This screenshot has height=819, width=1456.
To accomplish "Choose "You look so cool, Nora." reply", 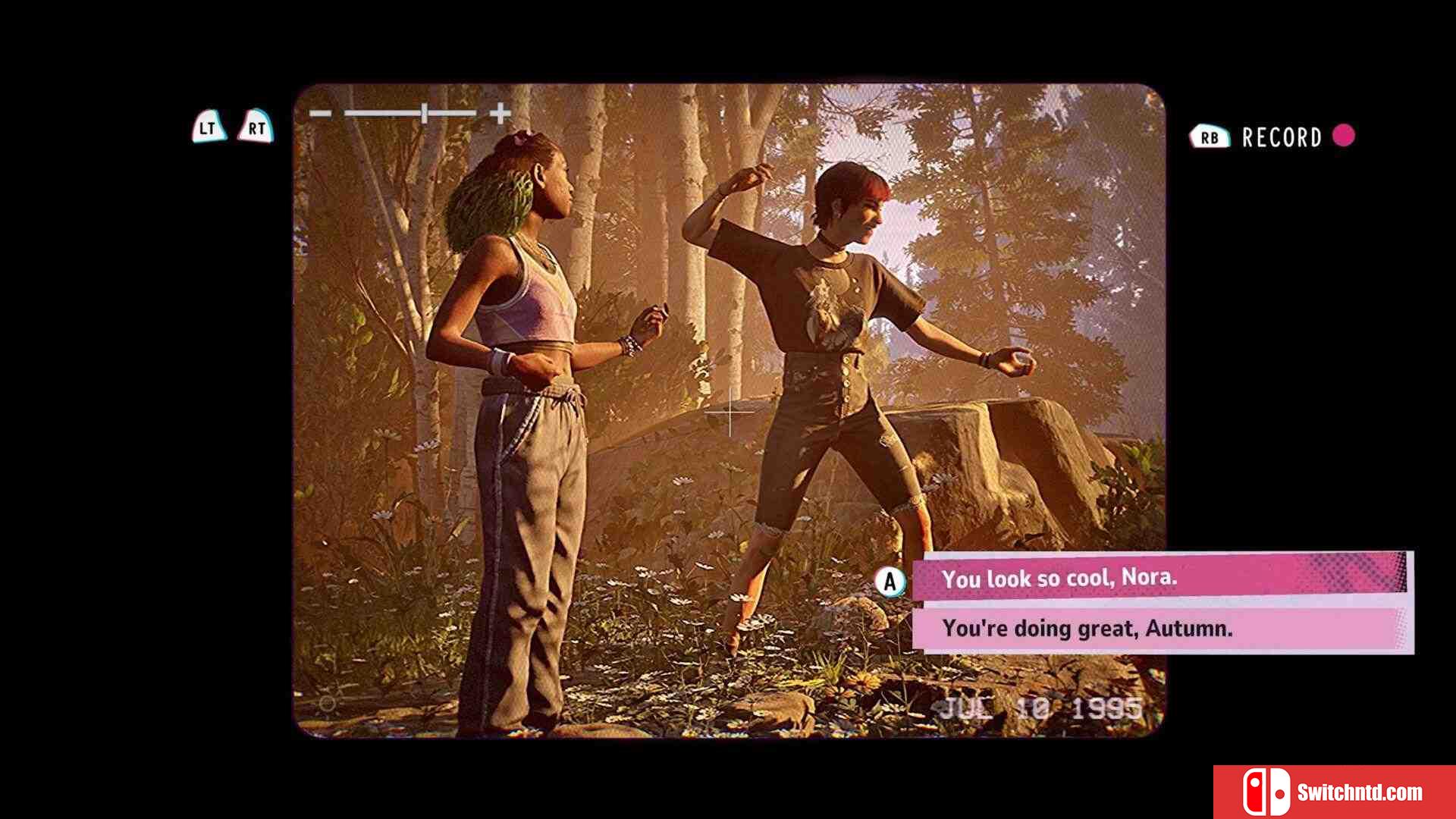I will tap(1159, 578).
